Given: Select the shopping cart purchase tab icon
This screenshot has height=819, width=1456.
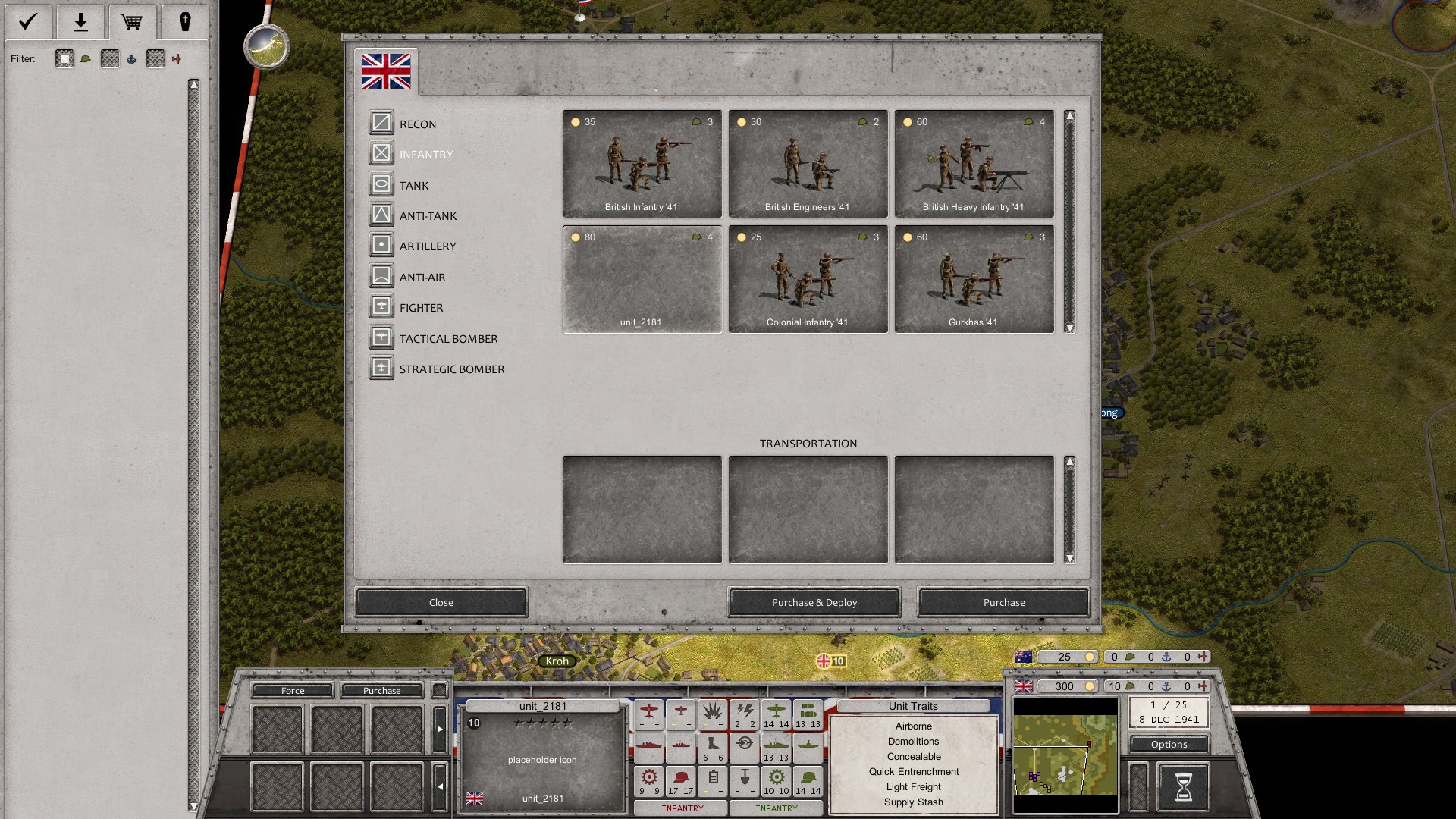Looking at the screenshot, I should click(x=132, y=21).
